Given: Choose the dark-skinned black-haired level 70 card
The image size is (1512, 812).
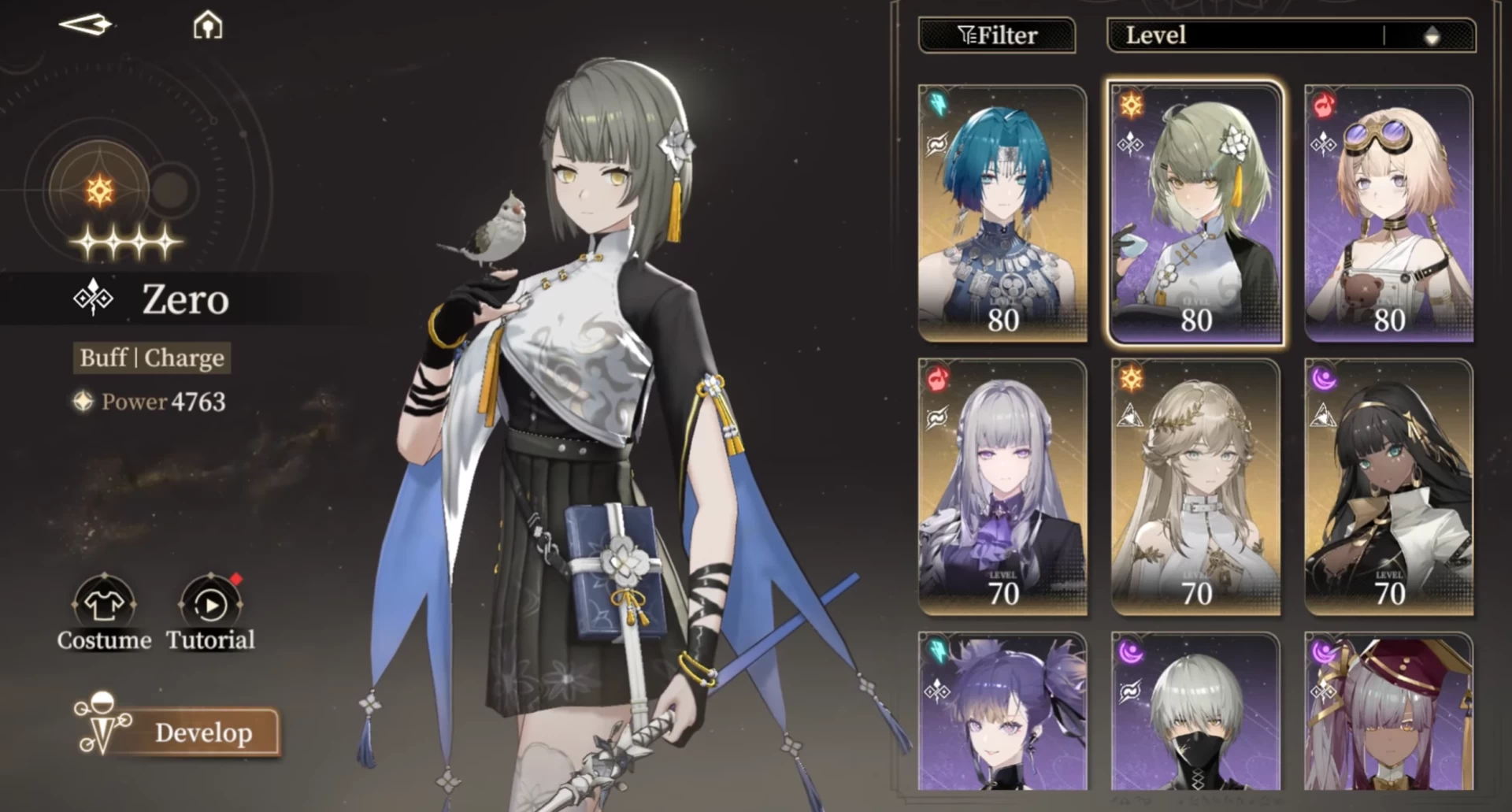Looking at the screenshot, I should coord(1388,487).
